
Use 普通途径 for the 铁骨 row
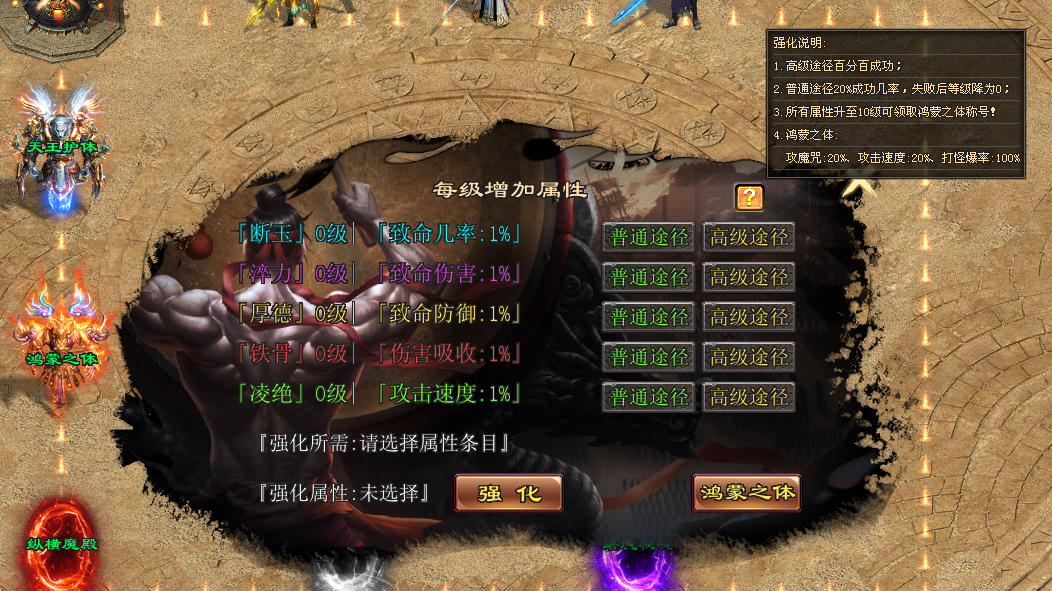(x=650, y=357)
